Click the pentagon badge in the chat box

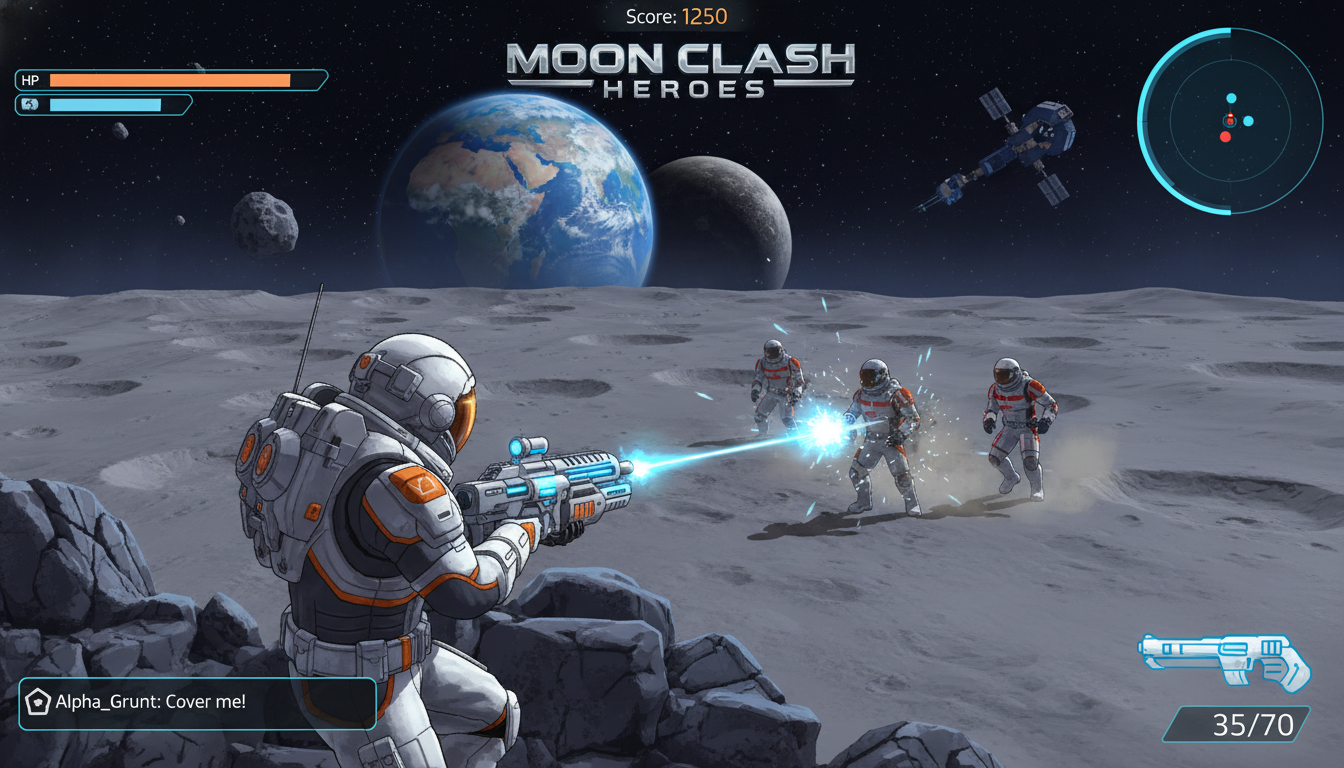coord(38,702)
